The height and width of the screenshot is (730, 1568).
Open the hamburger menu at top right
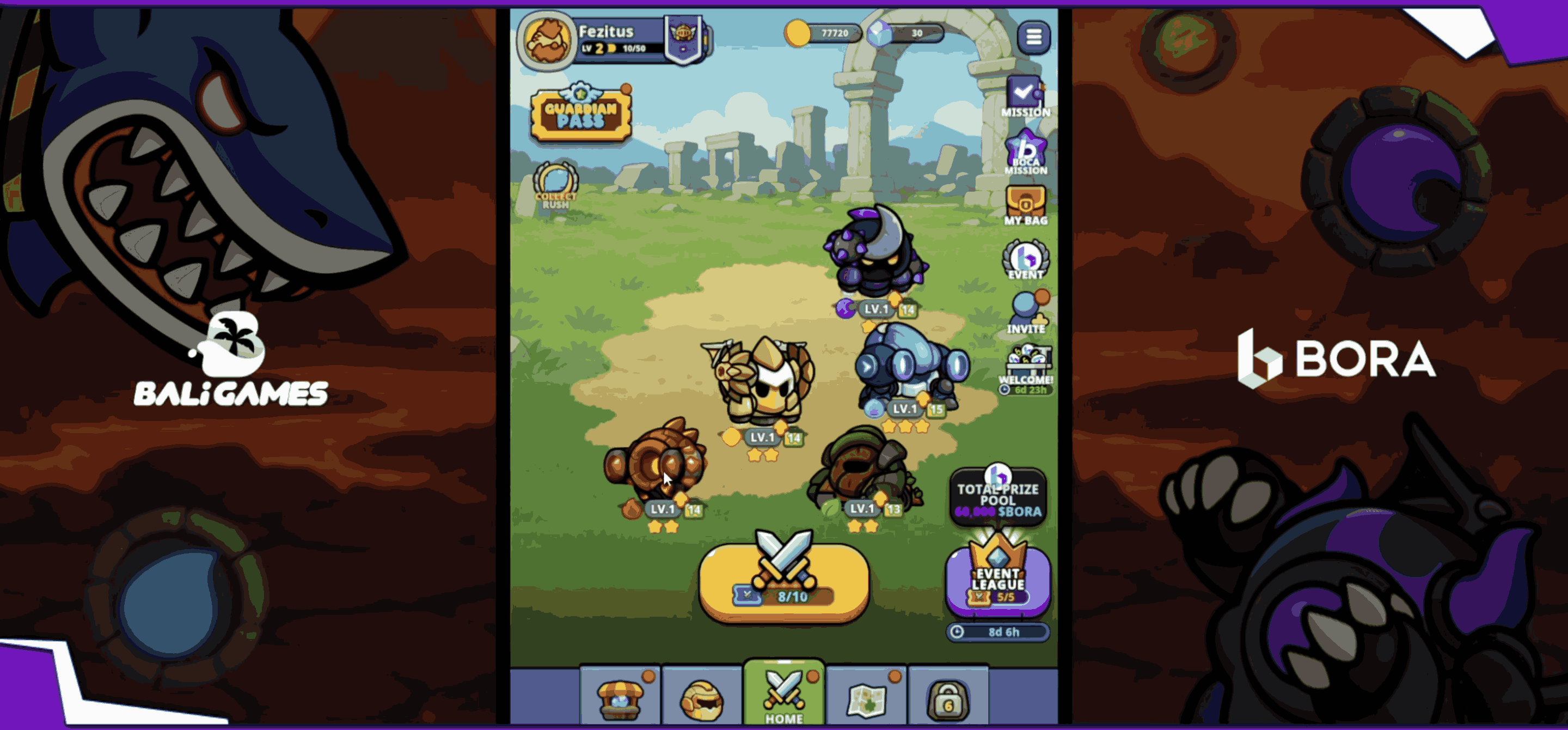(1033, 38)
